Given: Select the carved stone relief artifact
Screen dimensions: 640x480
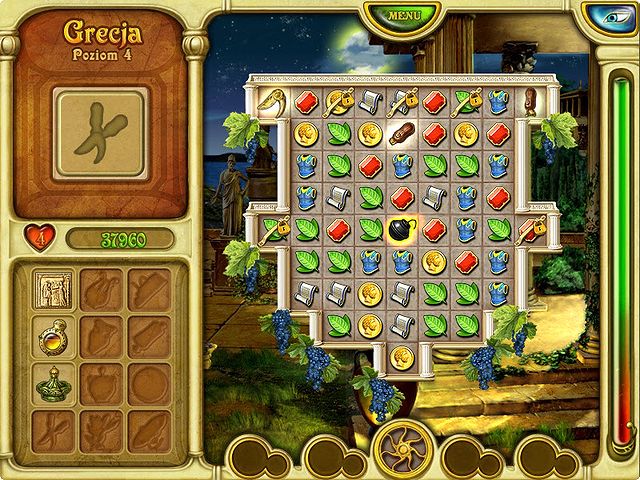Looking at the screenshot, I should pyautogui.click(x=50, y=289).
